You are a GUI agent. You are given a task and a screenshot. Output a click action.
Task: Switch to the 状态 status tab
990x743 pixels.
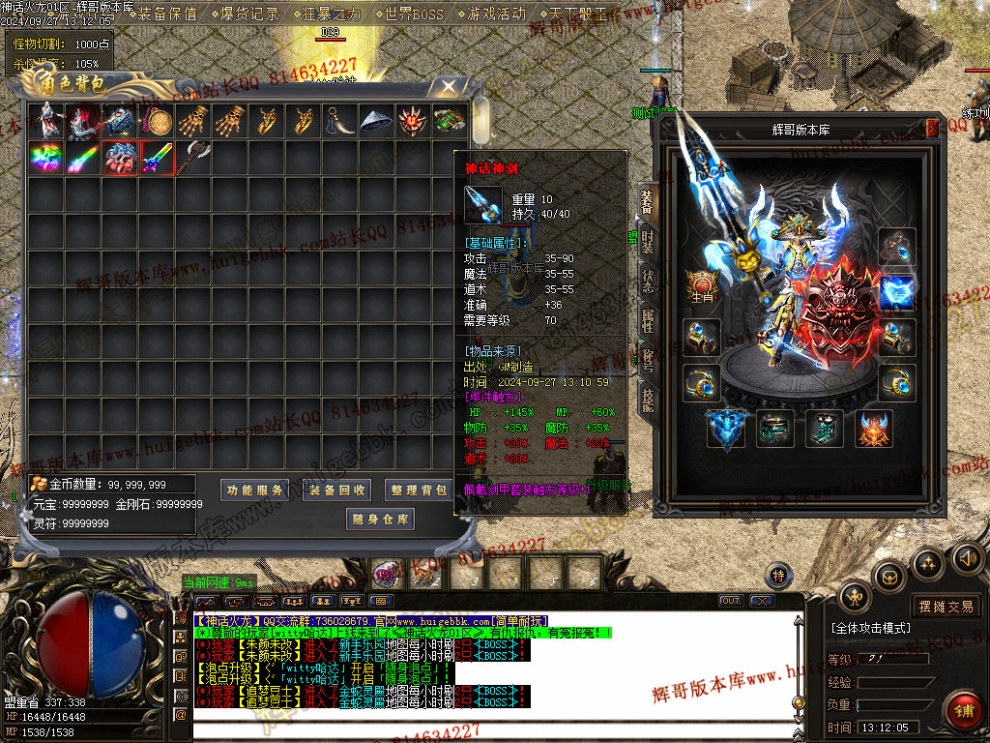[647, 280]
